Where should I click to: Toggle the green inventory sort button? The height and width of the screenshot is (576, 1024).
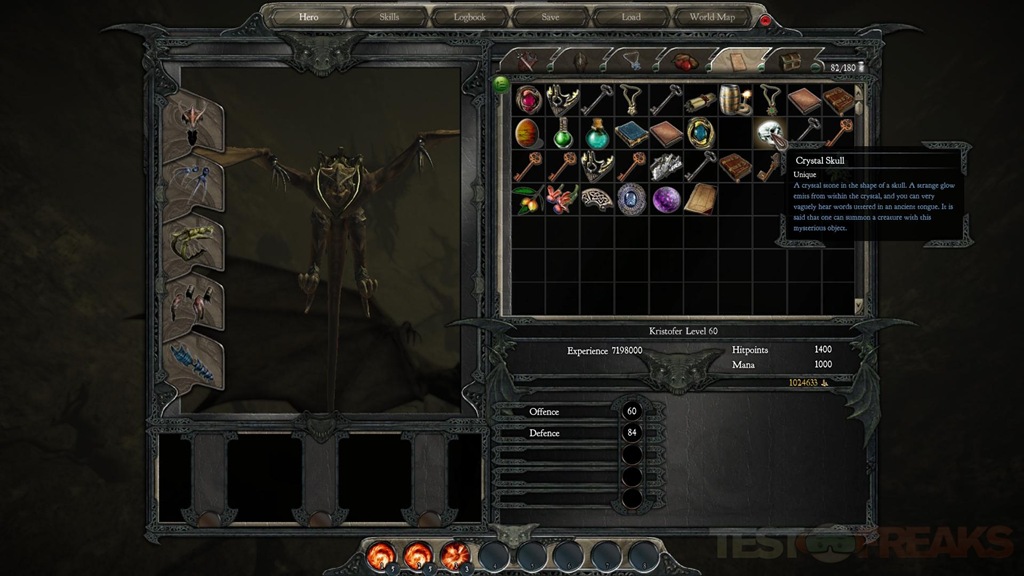pyautogui.click(x=501, y=82)
